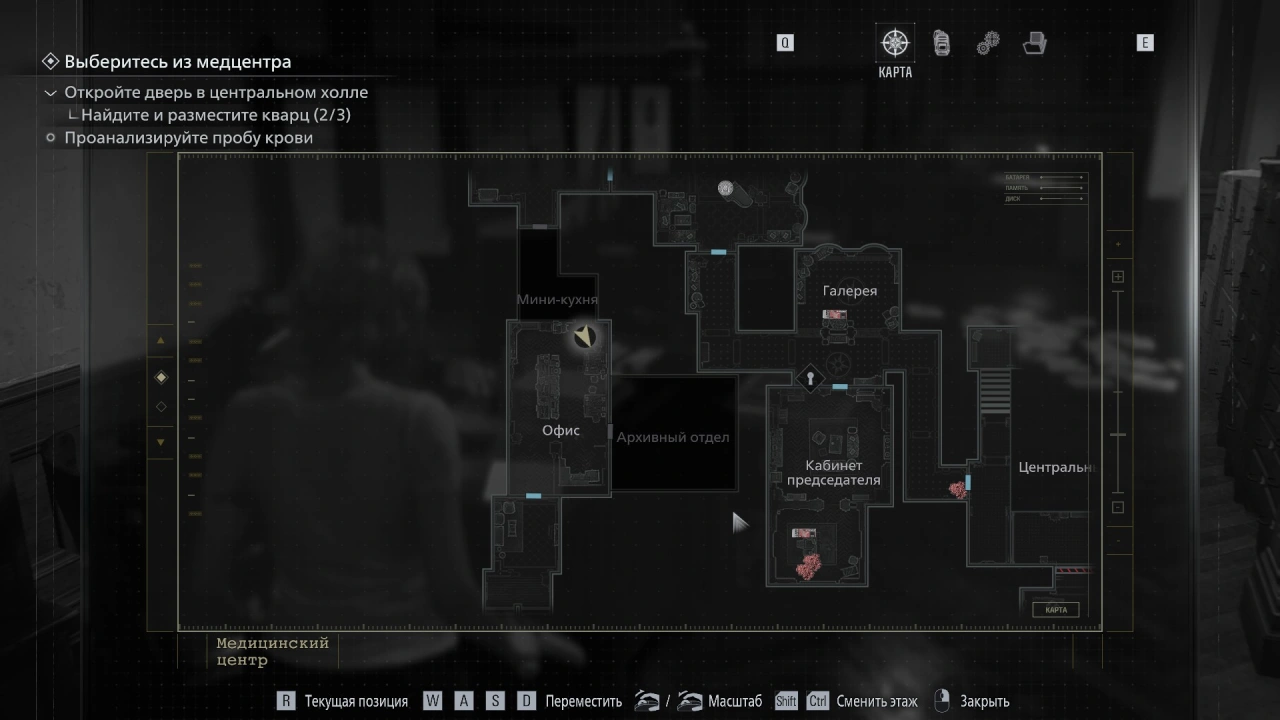Select the Галерея room item marker

(835, 315)
